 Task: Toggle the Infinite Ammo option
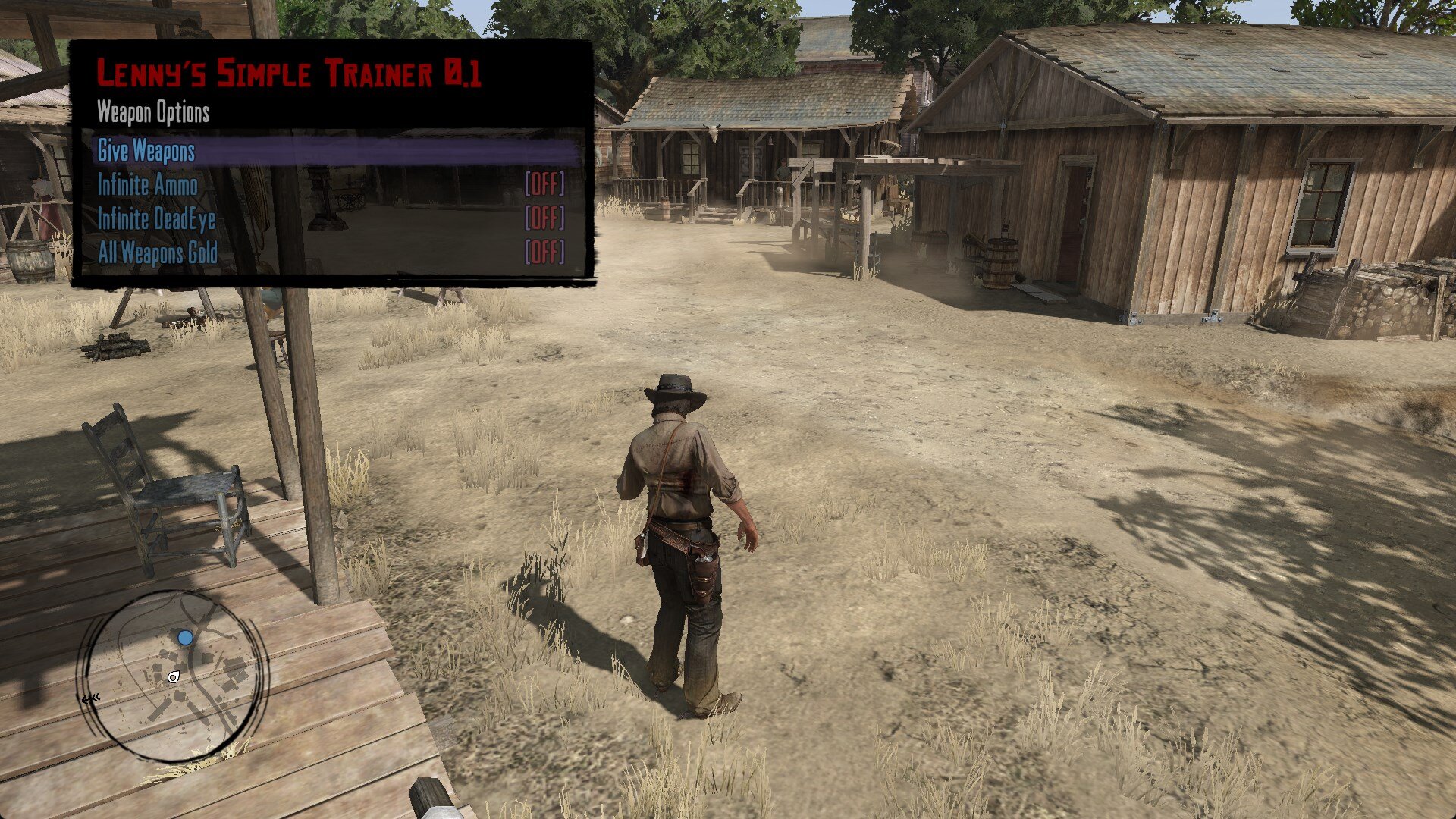tap(148, 185)
